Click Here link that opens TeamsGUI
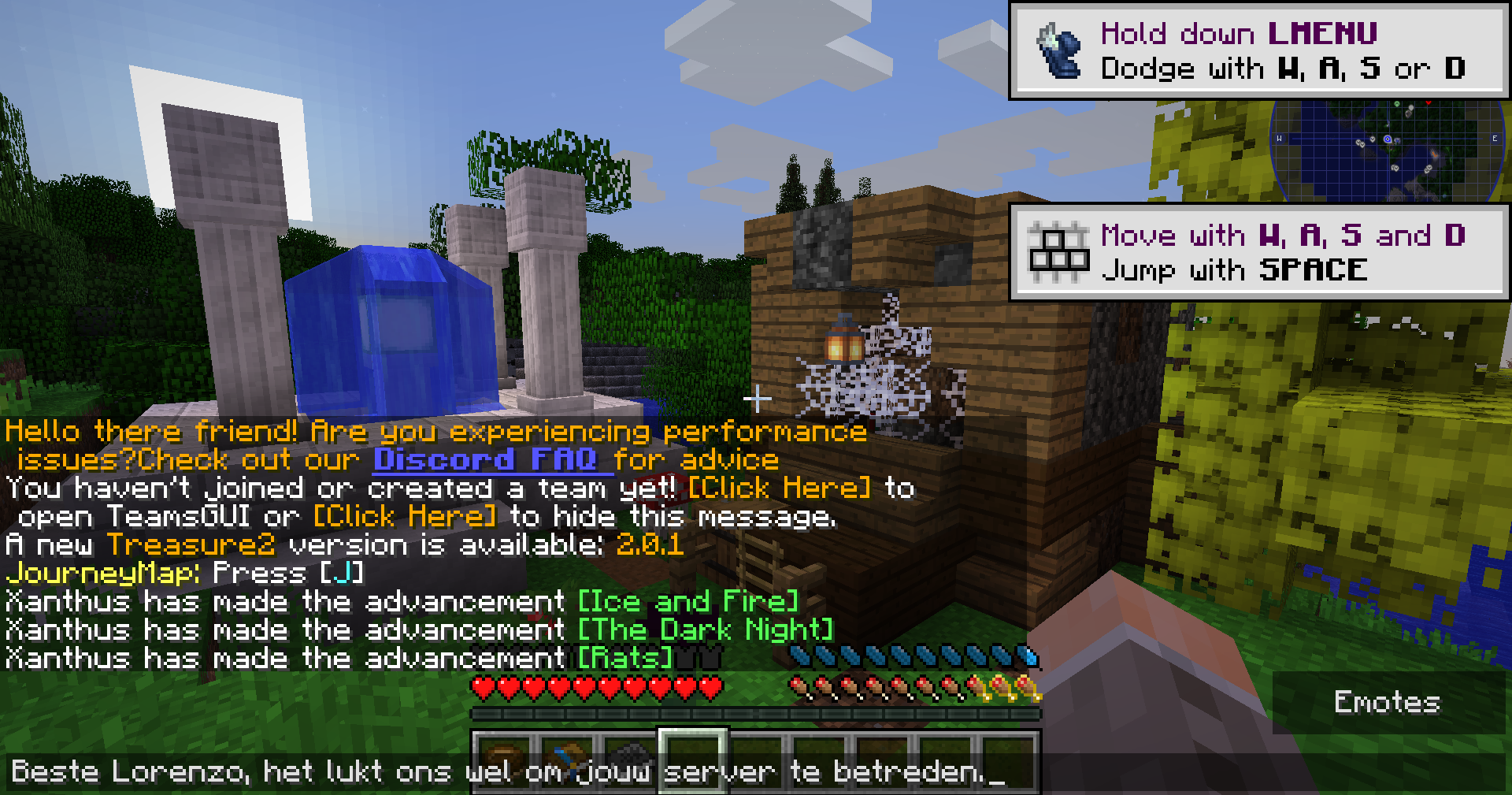1512x795 pixels. click(x=780, y=488)
